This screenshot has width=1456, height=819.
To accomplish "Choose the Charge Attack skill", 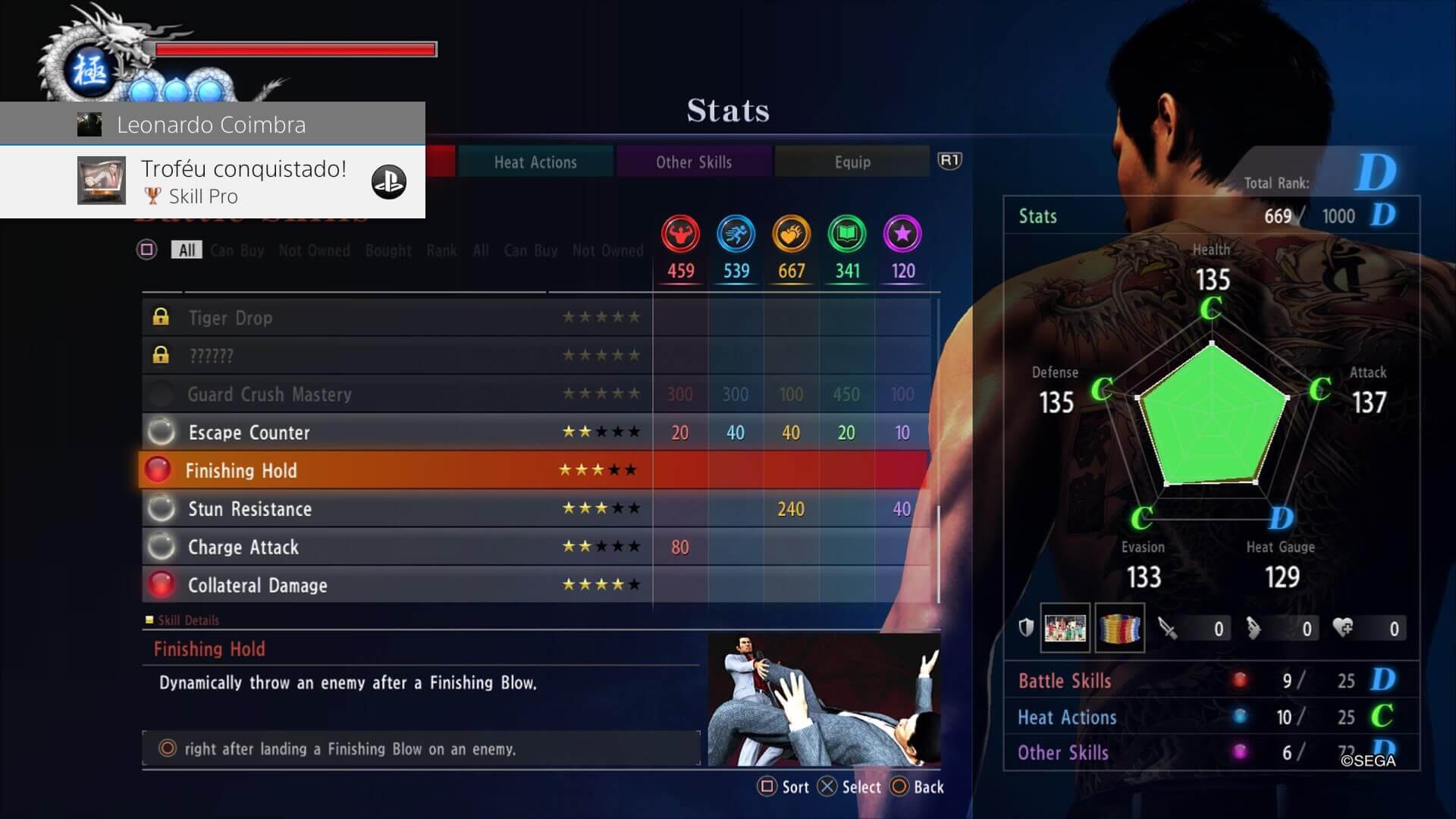I will click(394, 547).
